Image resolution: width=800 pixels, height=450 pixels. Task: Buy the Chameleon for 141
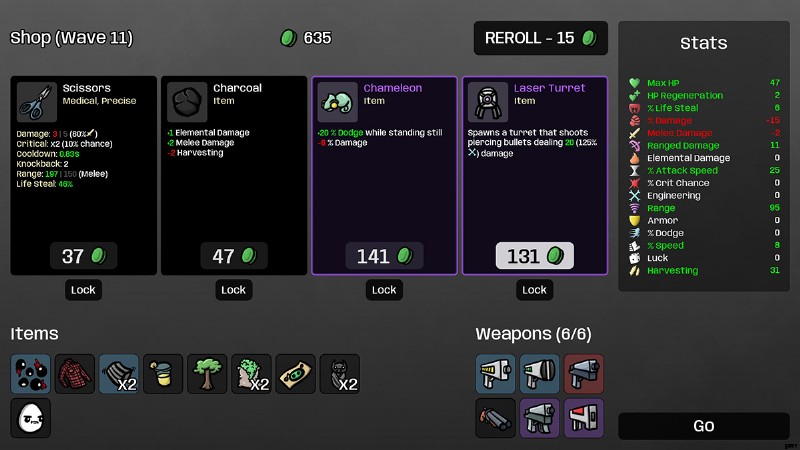384,256
